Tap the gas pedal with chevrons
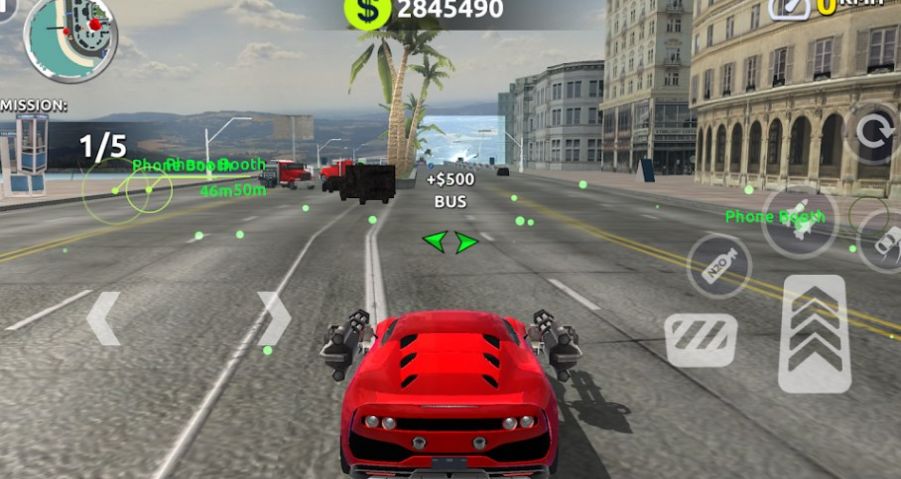The image size is (901, 479). (x=814, y=334)
